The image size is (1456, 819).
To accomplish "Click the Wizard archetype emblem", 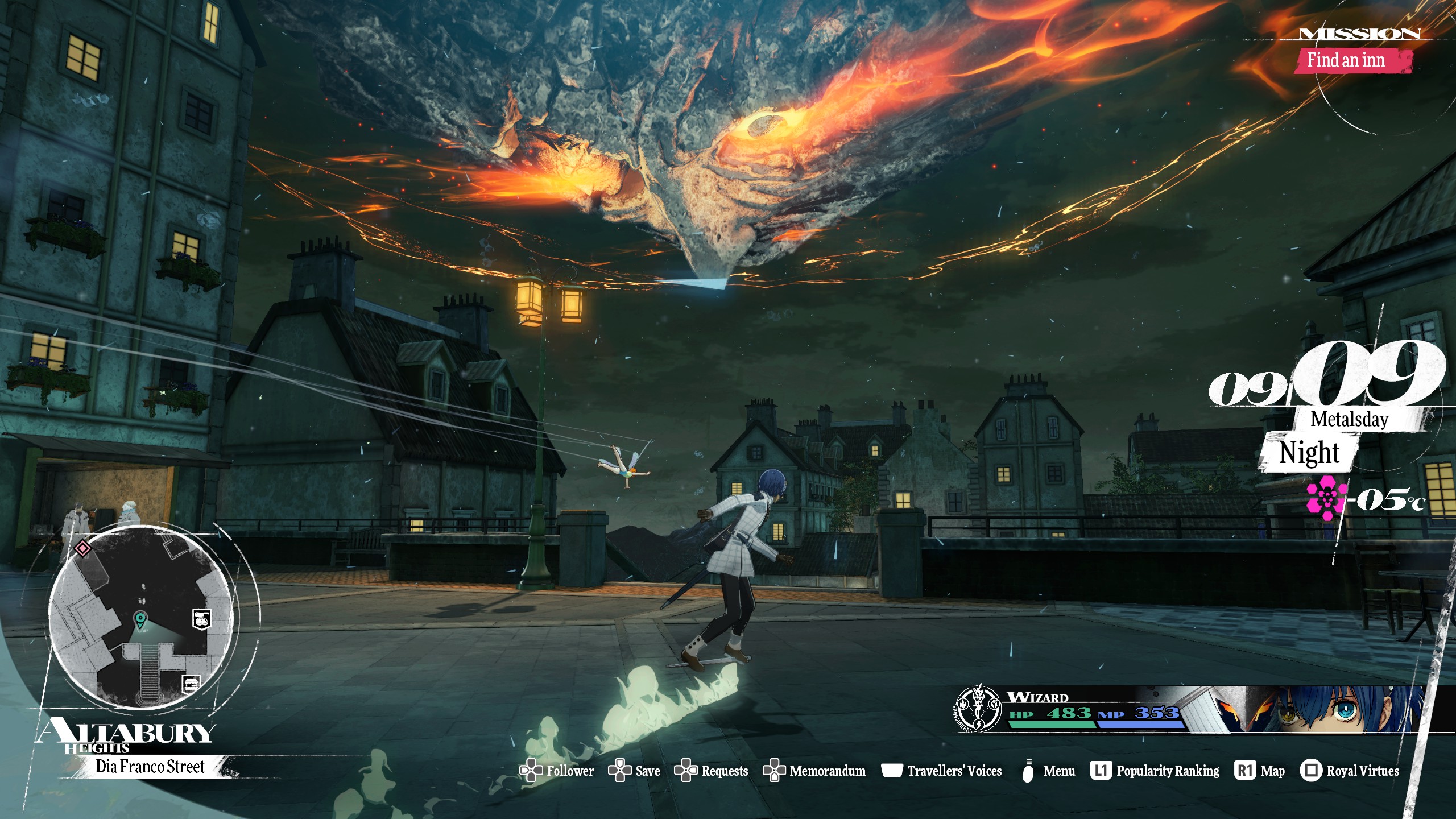I will pyautogui.click(x=978, y=709).
